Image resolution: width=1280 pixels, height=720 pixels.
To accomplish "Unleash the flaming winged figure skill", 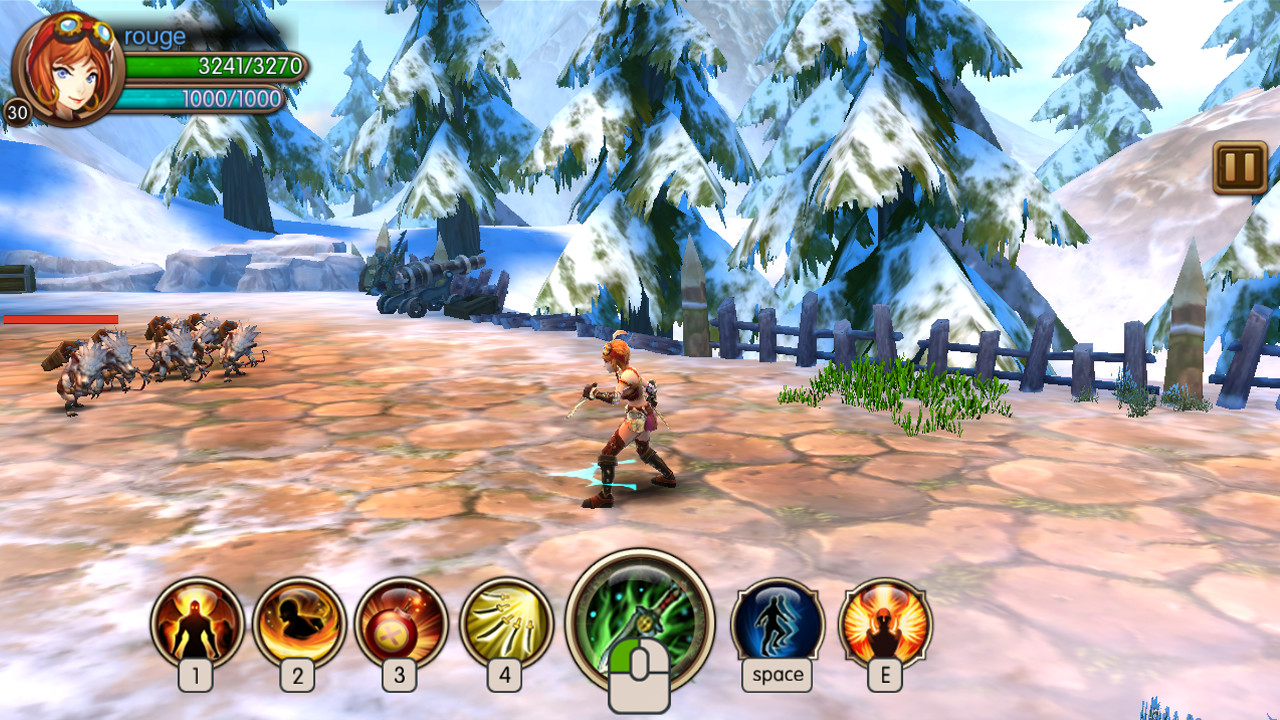I will (x=885, y=623).
